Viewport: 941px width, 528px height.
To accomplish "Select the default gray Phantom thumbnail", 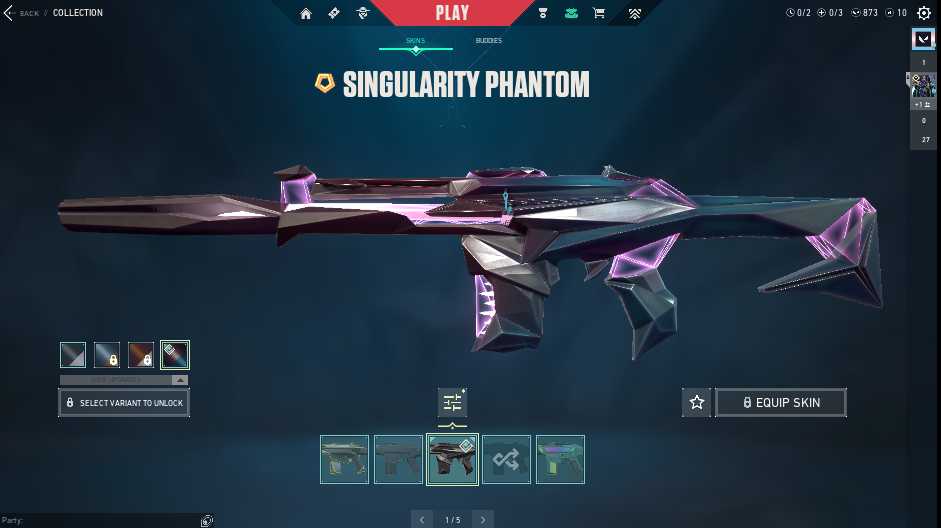I will pos(398,459).
